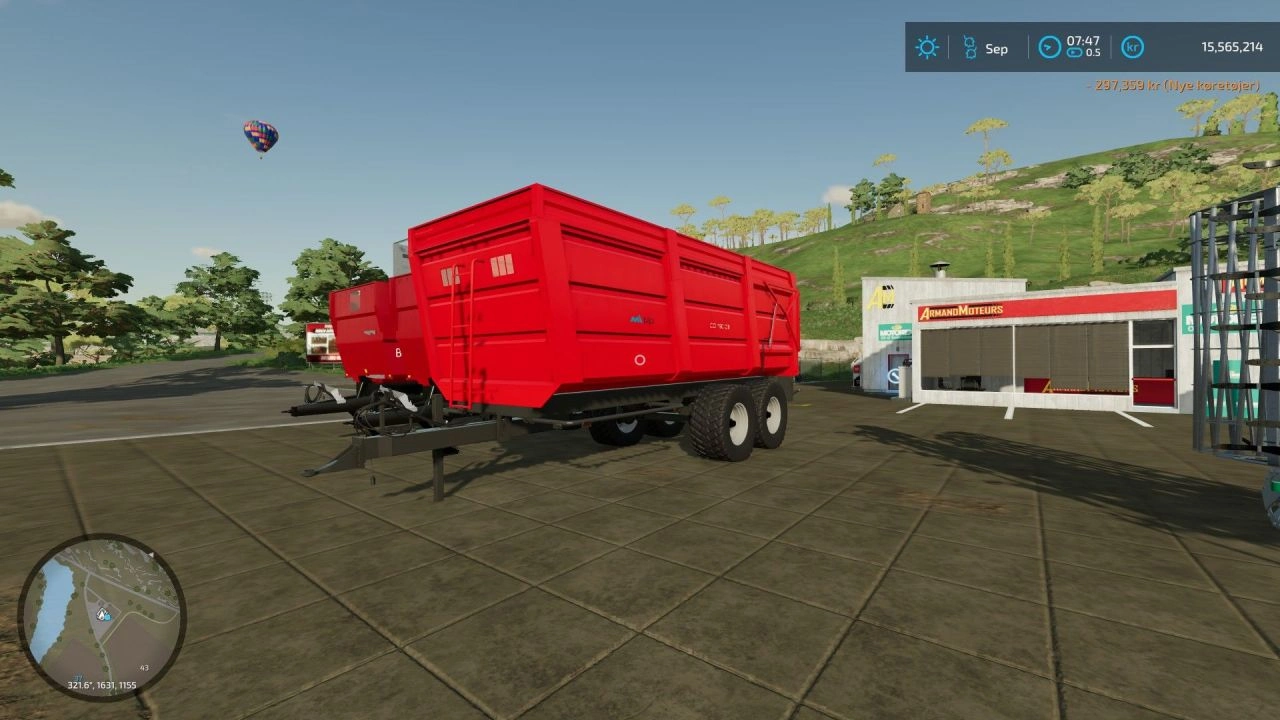Toggle the weather forecast display
1280x720 pixels.
coord(927,47)
